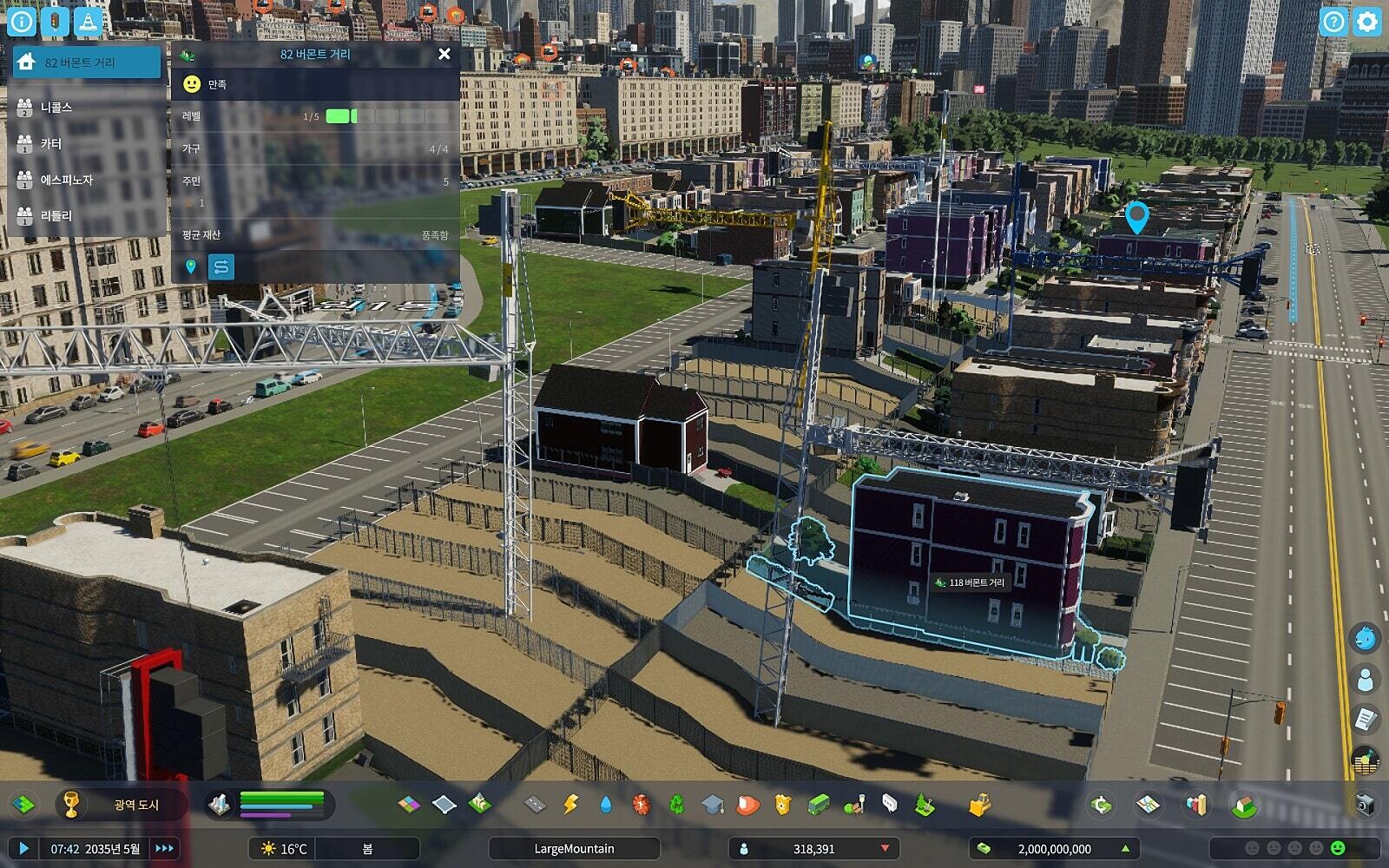Open the Electricity lightning bolt menu
The image size is (1389, 868).
pyautogui.click(x=570, y=805)
